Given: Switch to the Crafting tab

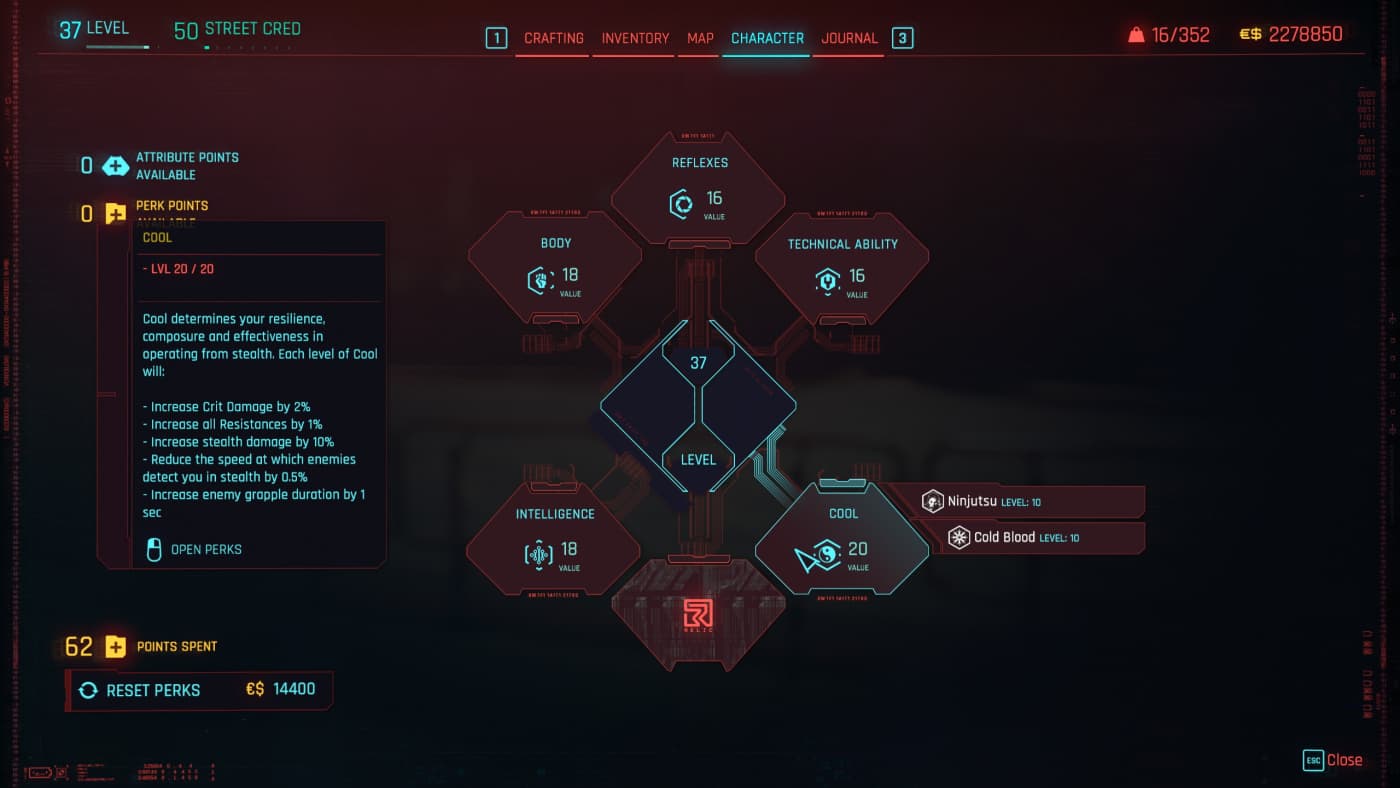Looking at the screenshot, I should point(553,38).
